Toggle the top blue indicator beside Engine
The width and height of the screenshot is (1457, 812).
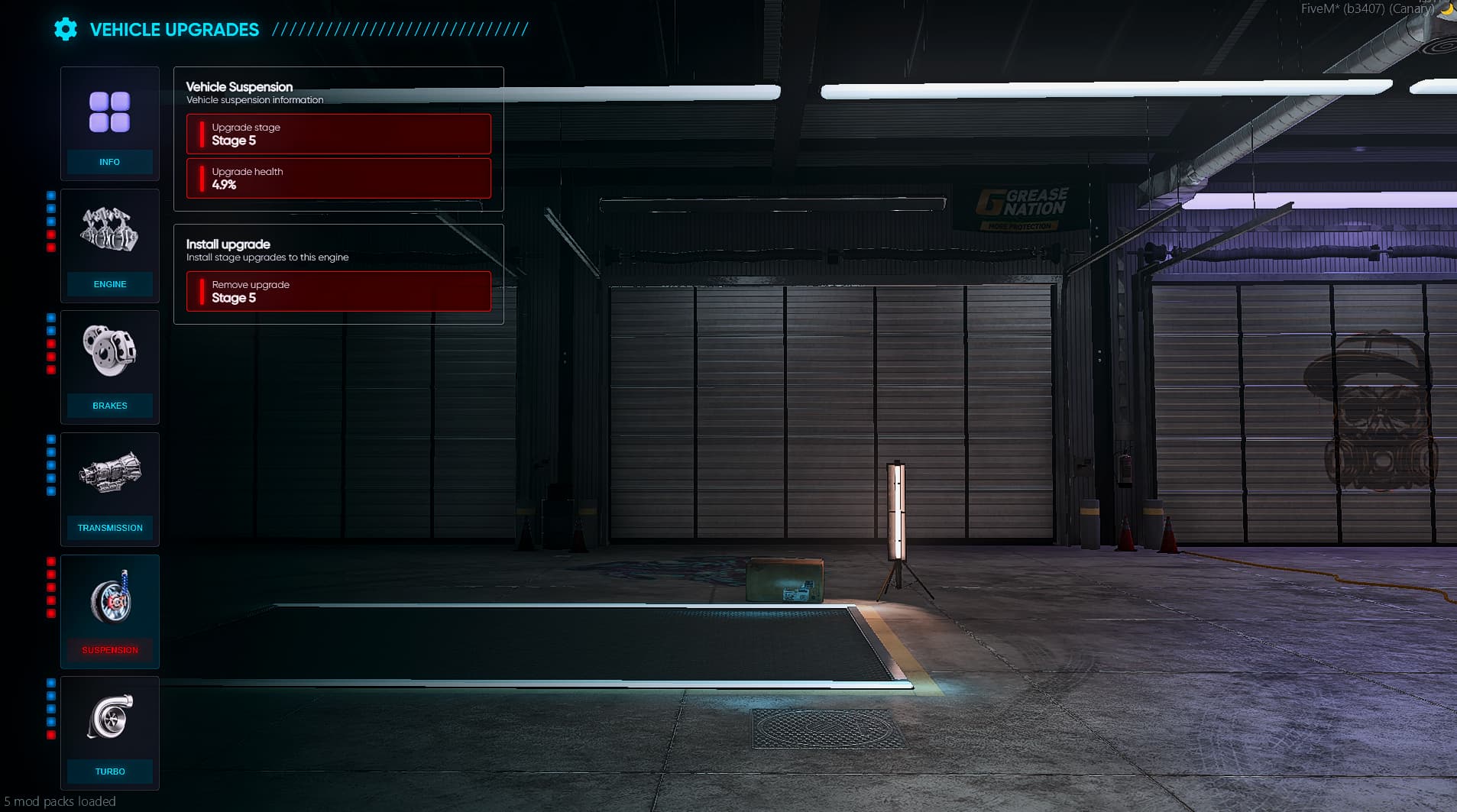[x=50, y=196]
